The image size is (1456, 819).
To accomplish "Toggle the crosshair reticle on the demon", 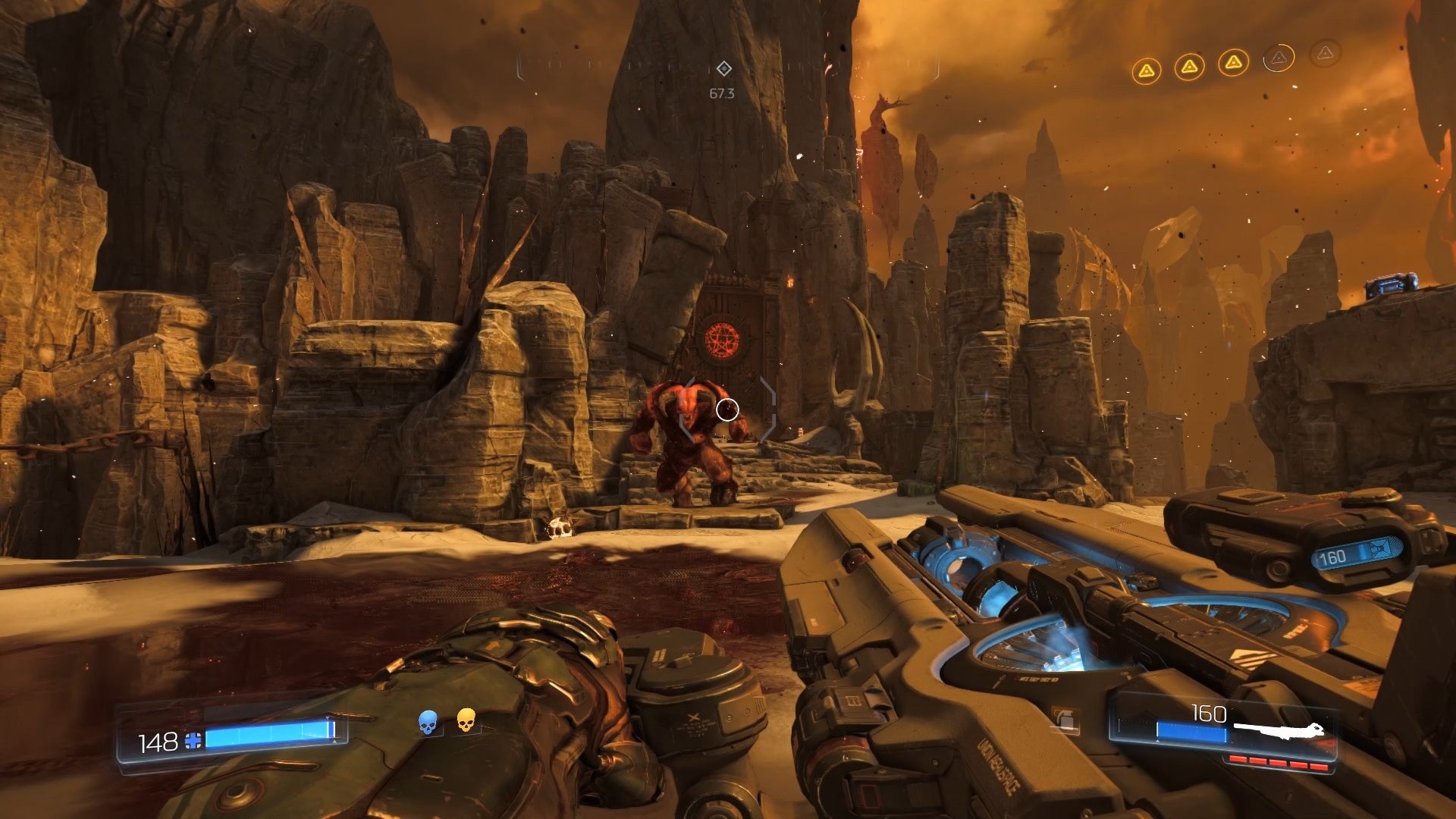I will tap(726, 410).
